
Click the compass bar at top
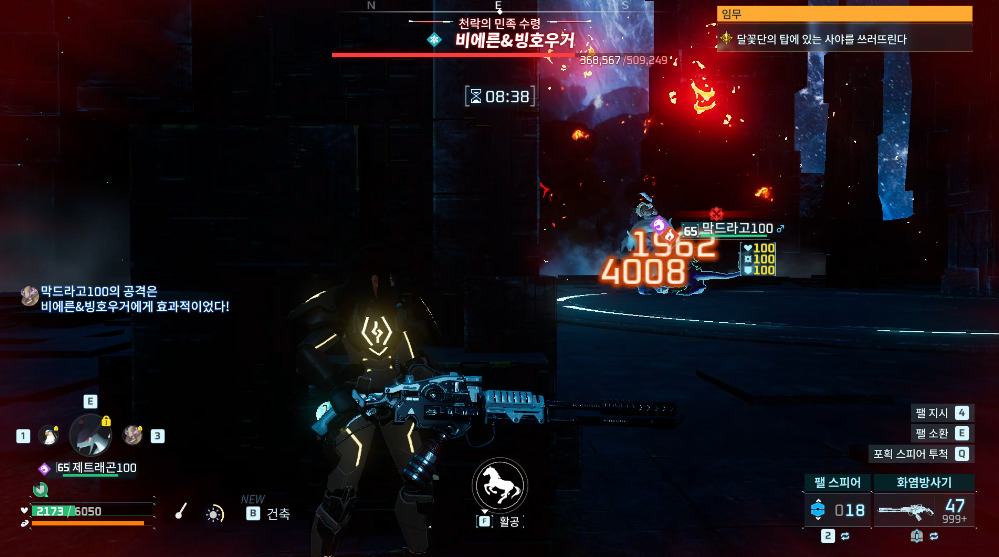click(499, 6)
